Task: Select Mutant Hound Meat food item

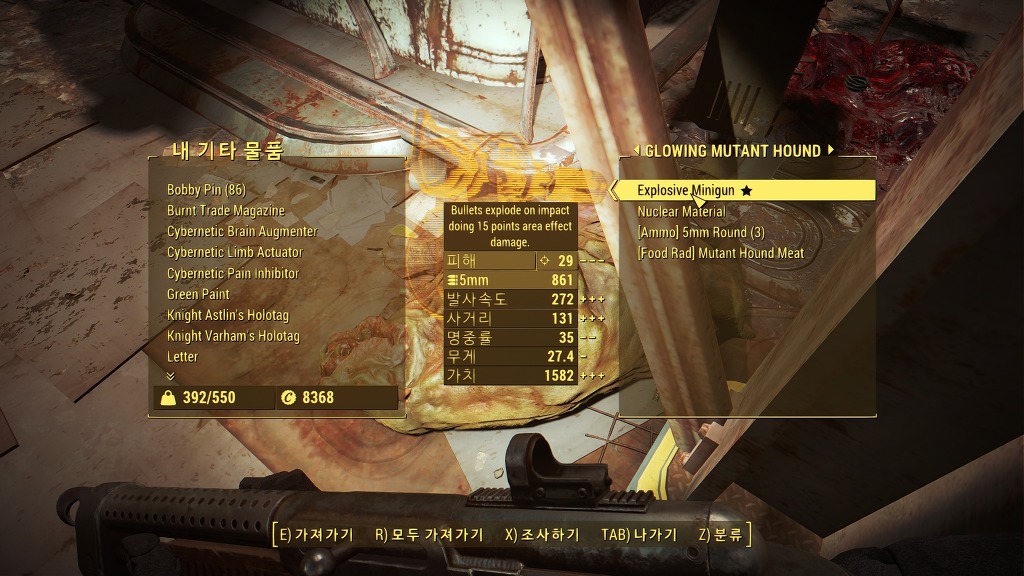Action: point(720,253)
